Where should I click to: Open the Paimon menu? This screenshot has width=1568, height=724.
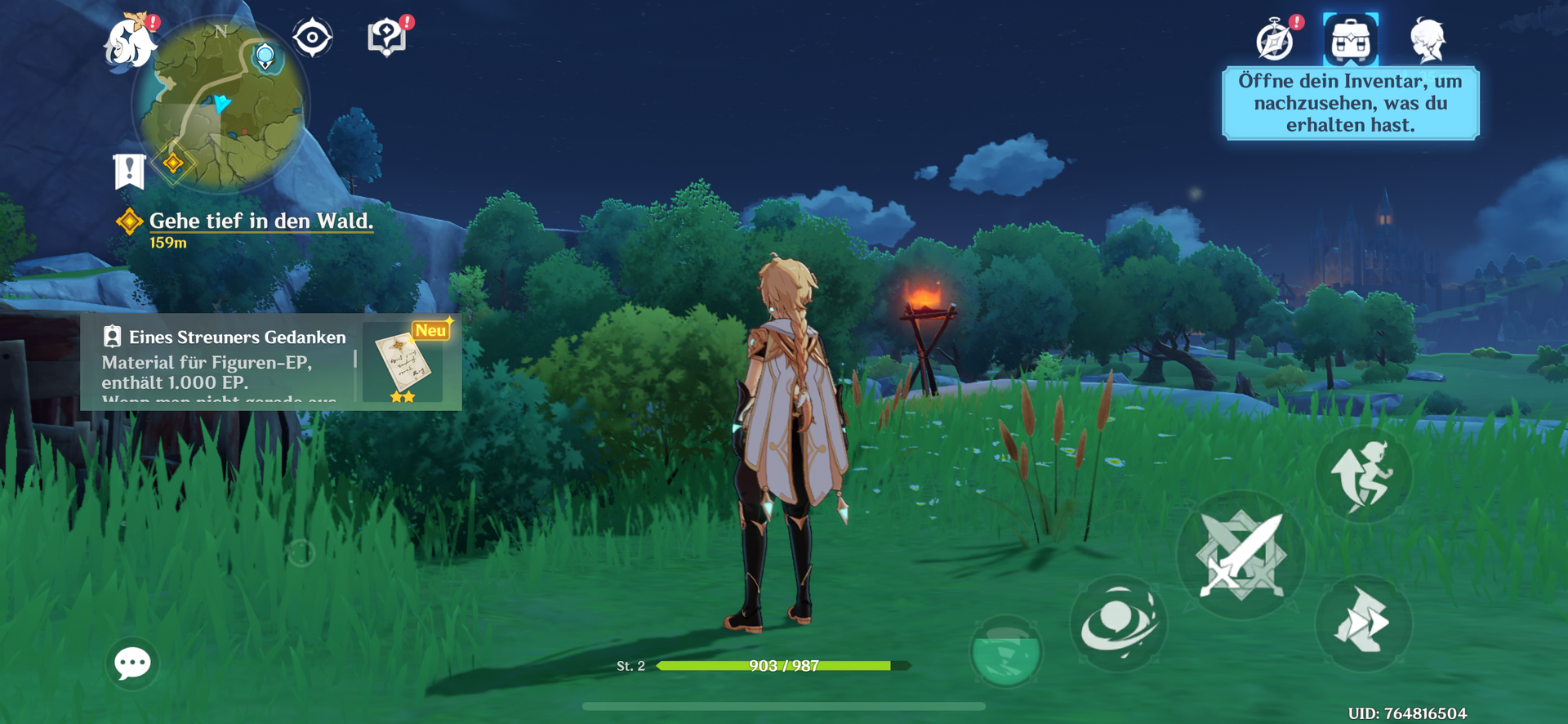pos(129,41)
